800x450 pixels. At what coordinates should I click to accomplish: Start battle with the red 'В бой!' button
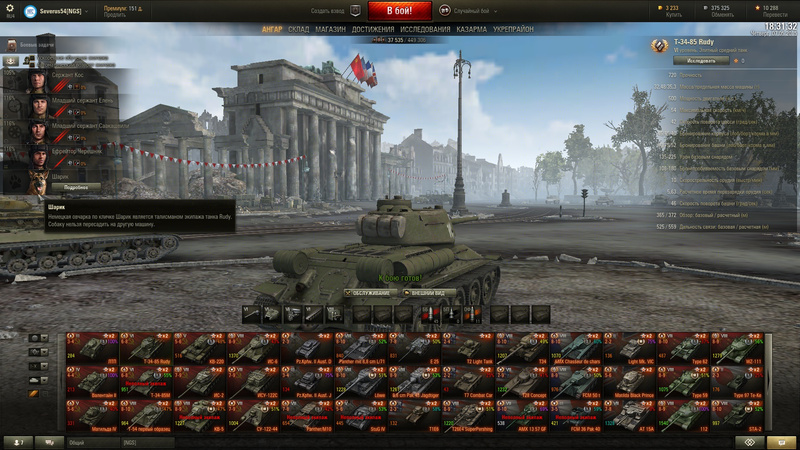coord(400,11)
